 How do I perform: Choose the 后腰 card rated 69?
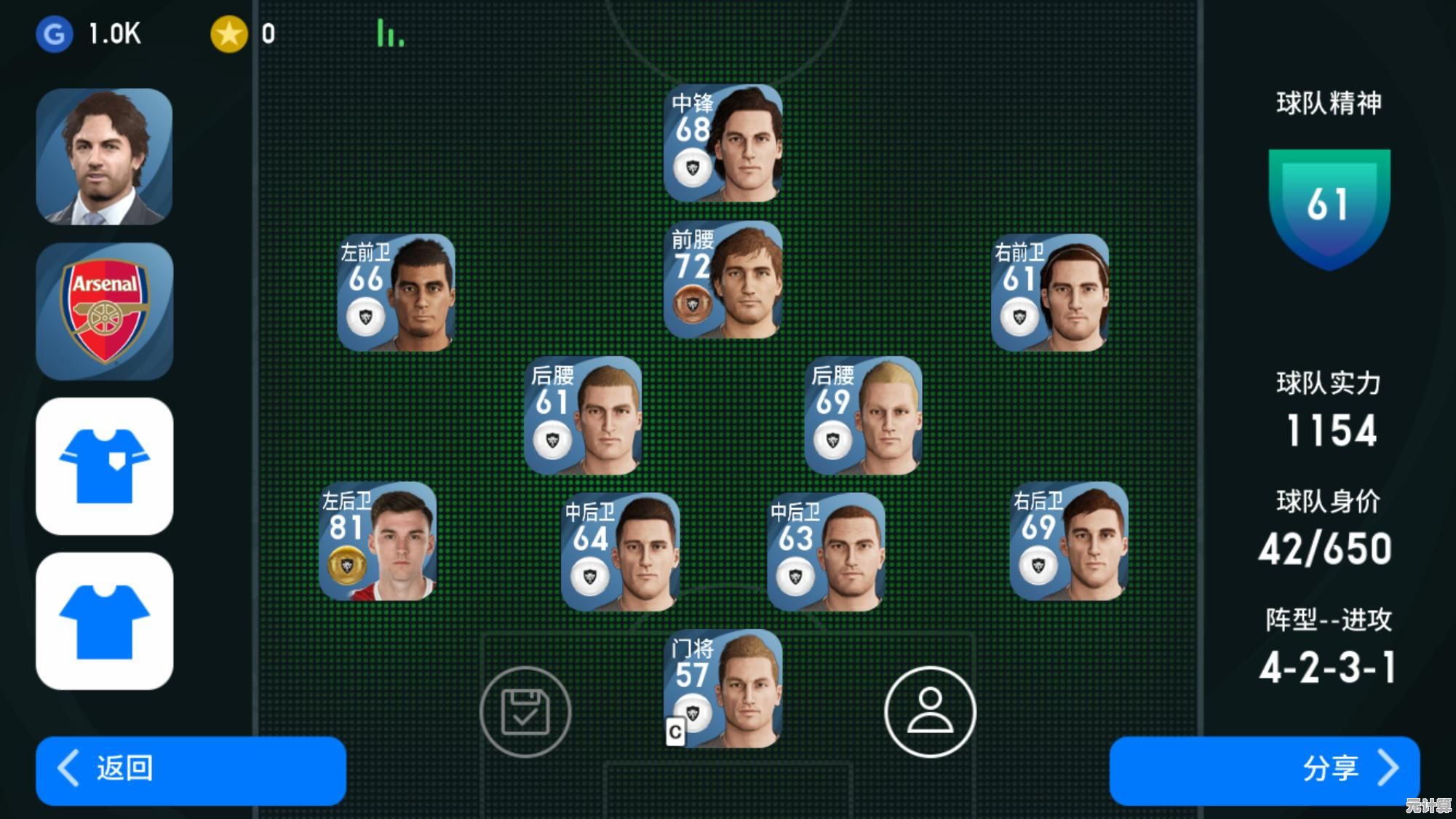[x=864, y=416]
